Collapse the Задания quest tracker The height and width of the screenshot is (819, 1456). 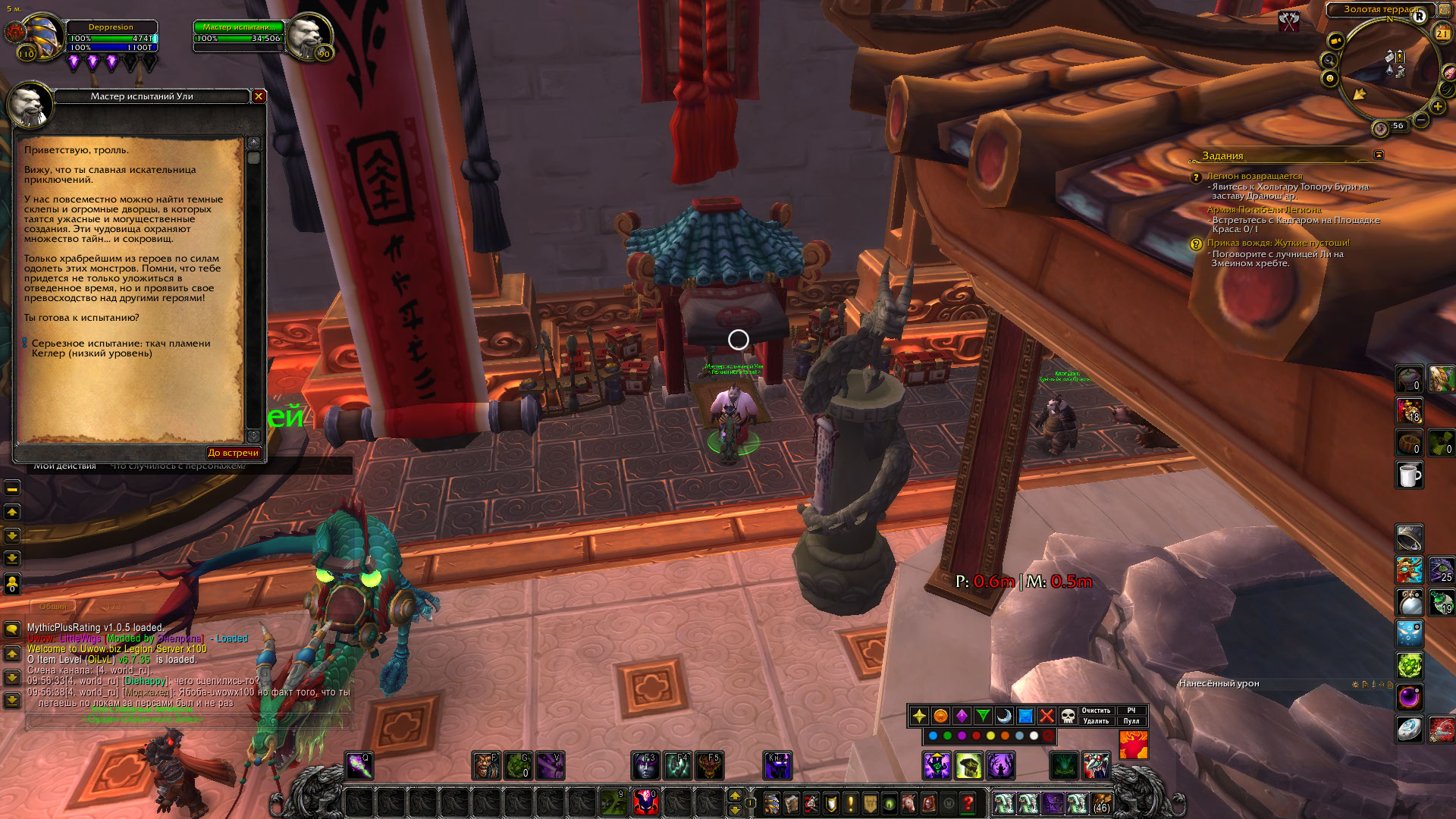(x=1379, y=155)
